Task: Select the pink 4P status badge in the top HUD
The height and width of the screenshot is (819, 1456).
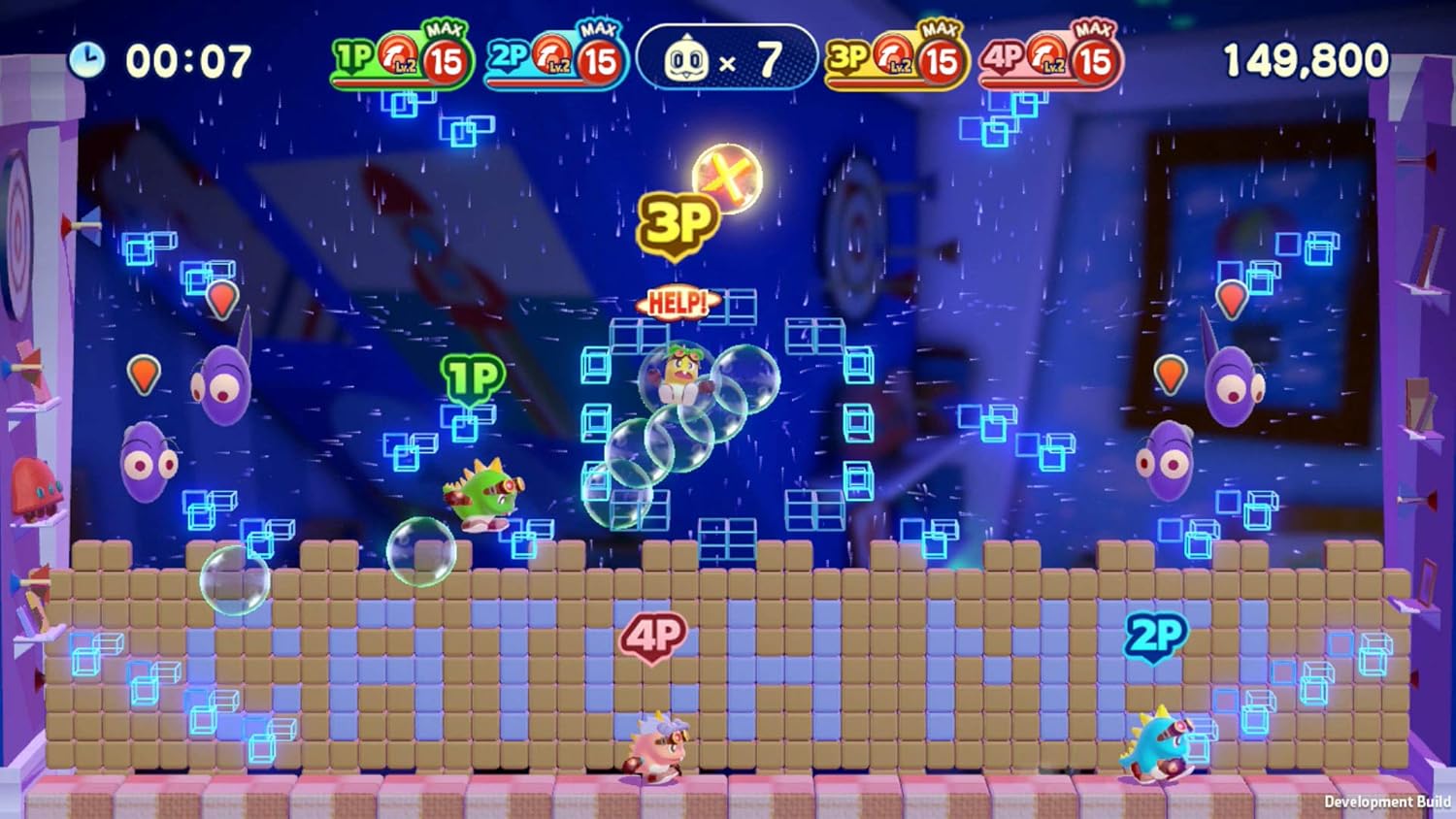Action: [x=1050, y=60]
